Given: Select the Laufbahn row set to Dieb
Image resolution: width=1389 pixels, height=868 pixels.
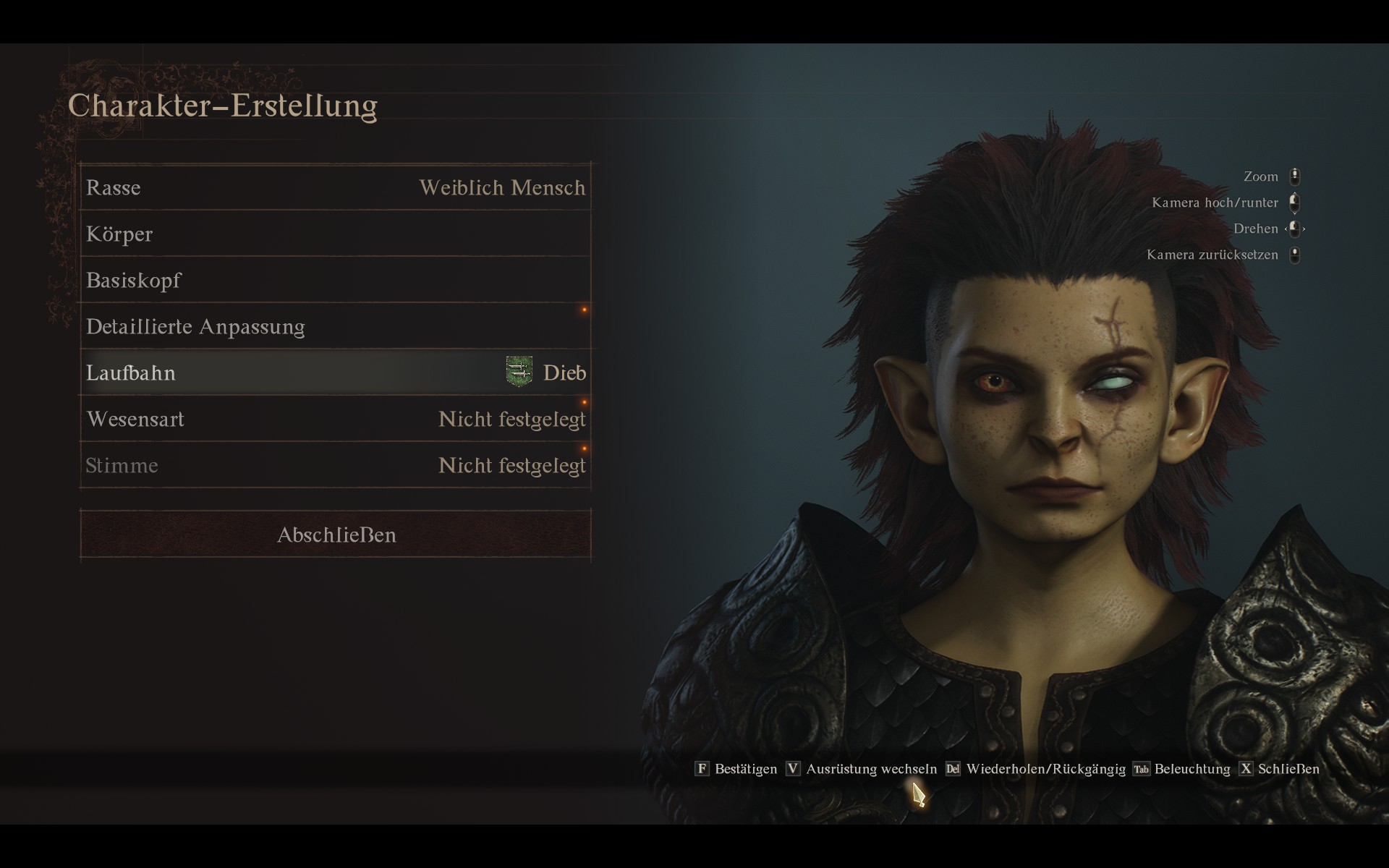Looking at the screenshot, I should 336,373.
